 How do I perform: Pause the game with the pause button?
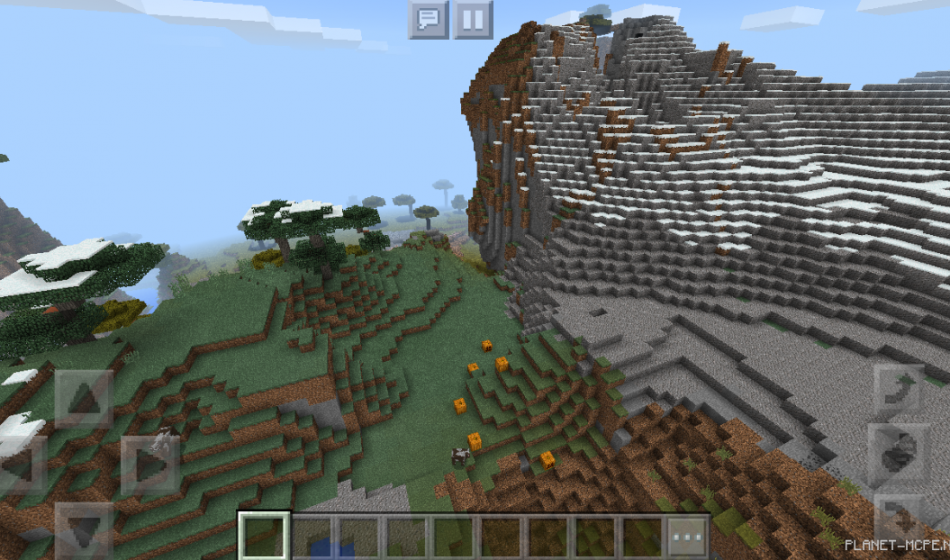[x=473, y=19]
